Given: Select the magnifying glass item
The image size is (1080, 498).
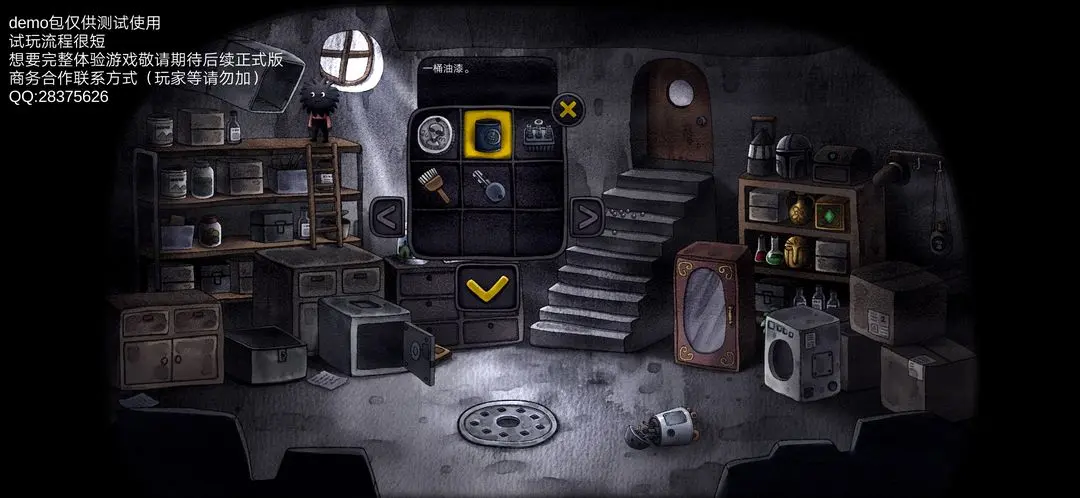Looking at the screenshot, I should click(x=486, y=184).
